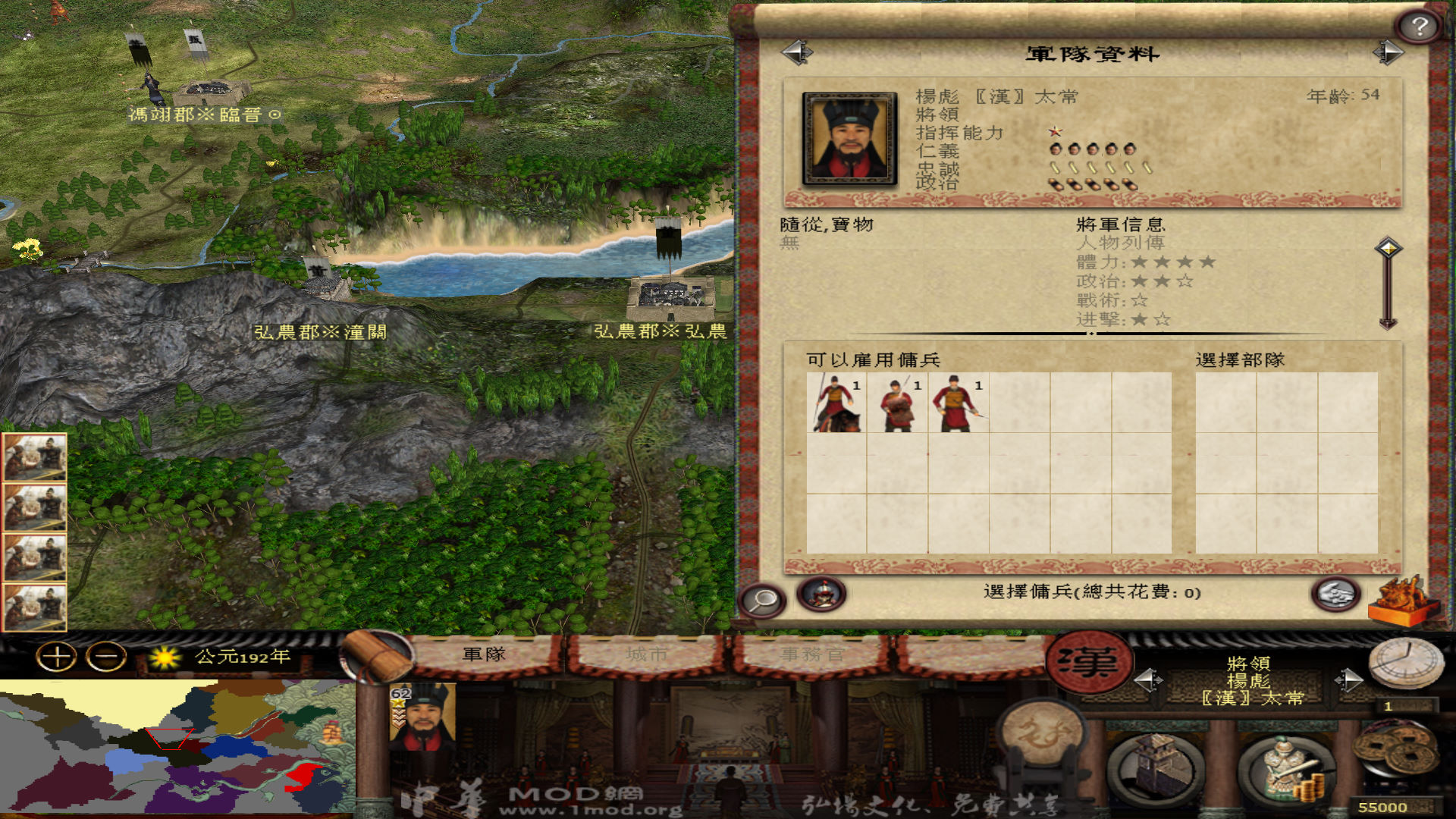Select general Yang Biao's large portrait
1456x819 pixels.
coord(850,139)
